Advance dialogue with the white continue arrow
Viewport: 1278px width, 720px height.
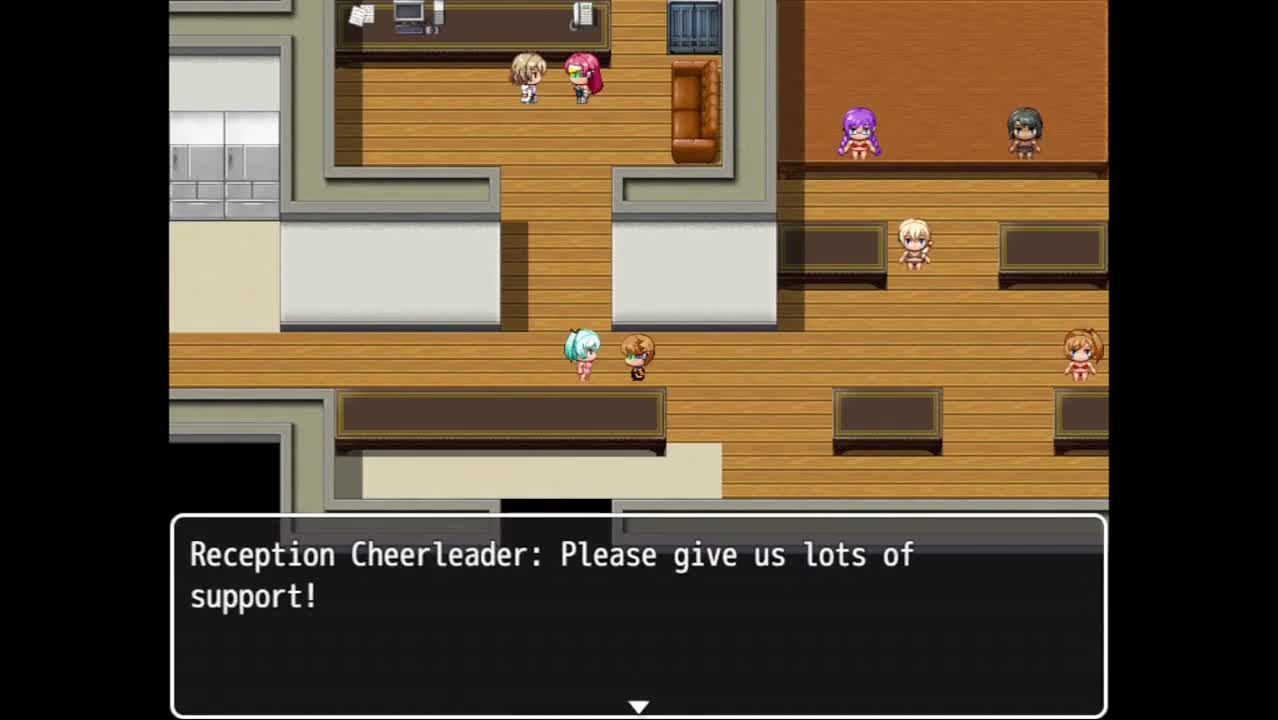(638, 707)
